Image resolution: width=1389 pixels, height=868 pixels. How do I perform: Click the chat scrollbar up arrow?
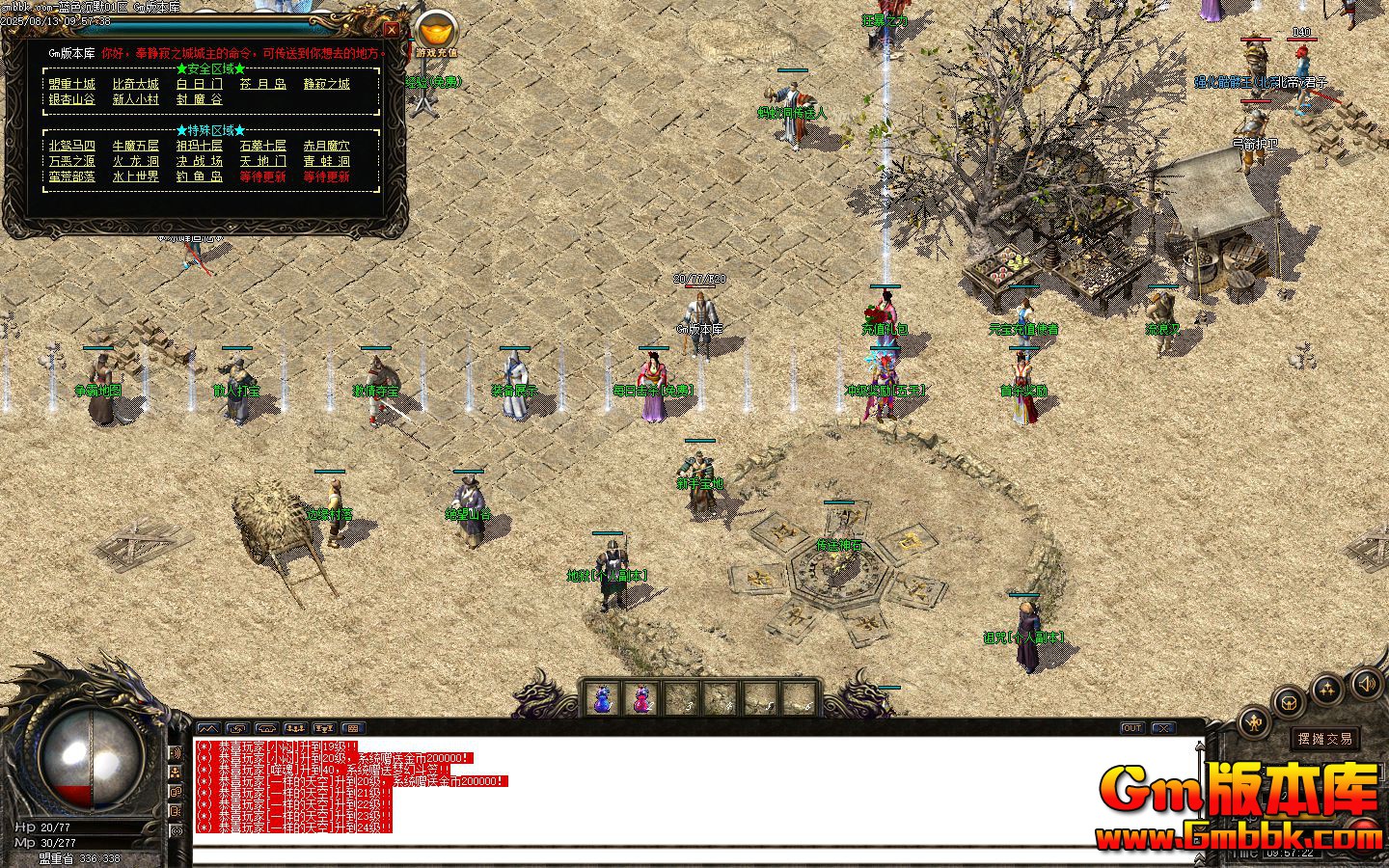1200,747
